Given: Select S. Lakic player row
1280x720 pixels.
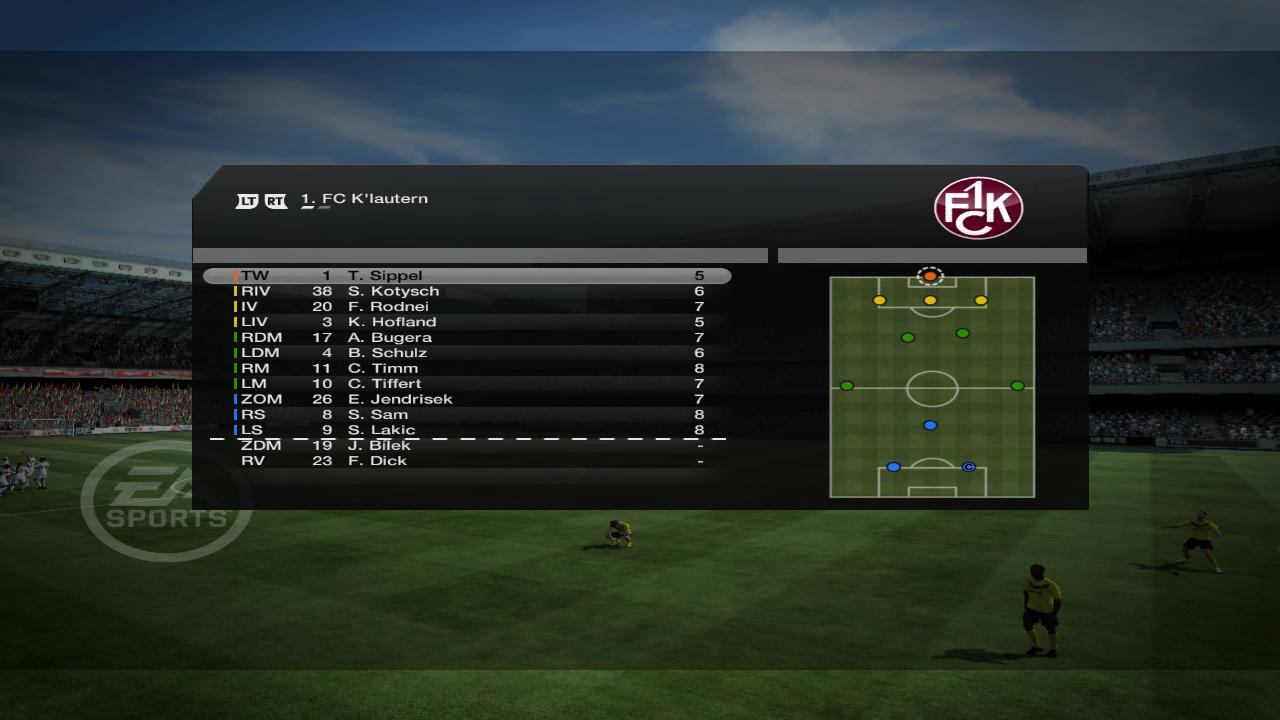Looking at the screenshot, I should (x=467, y=430).
